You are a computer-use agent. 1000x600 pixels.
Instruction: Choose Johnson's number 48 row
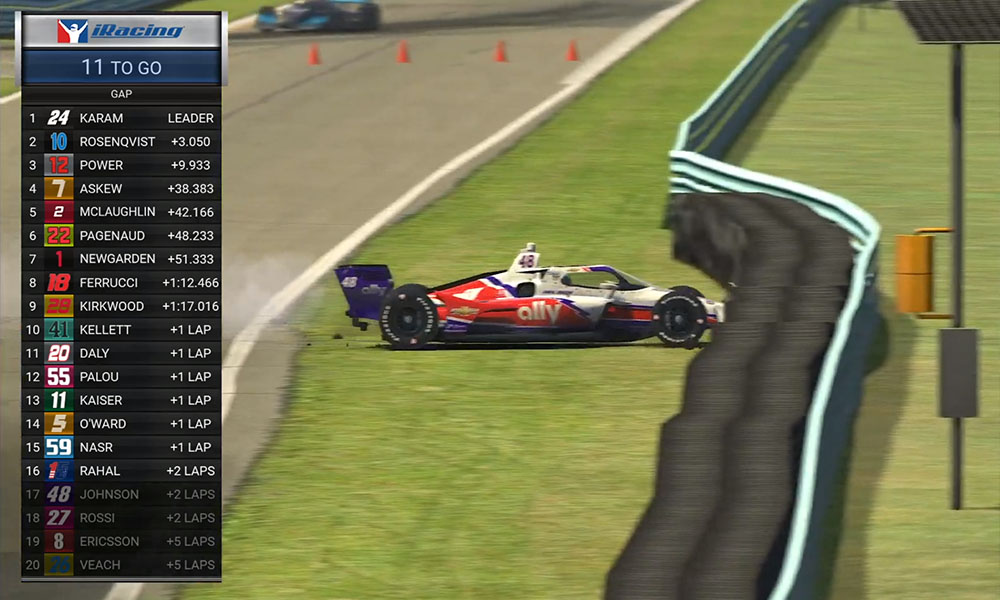click(121, 494)
